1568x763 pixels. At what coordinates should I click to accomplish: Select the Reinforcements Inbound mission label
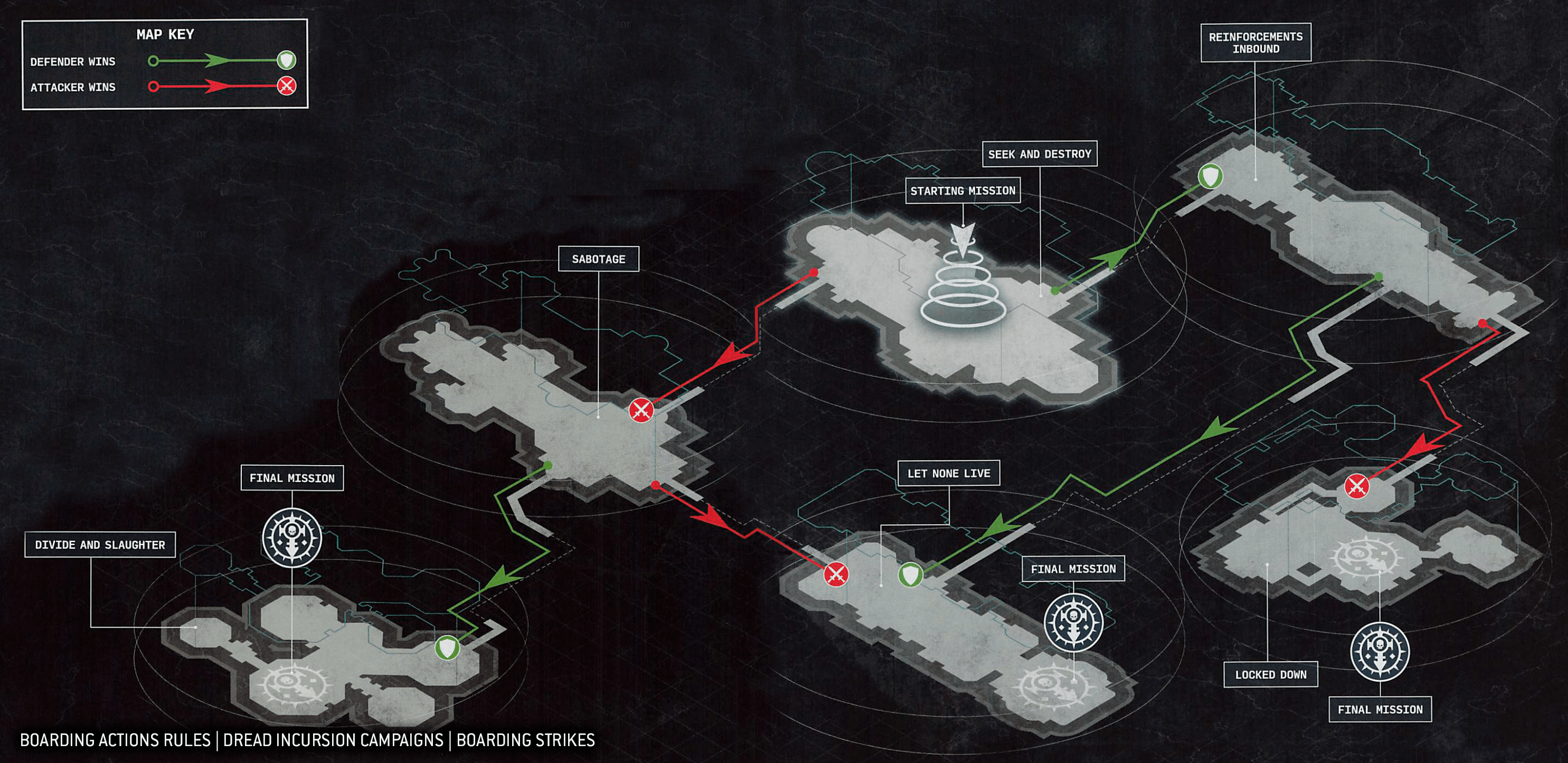(1255, 43)
